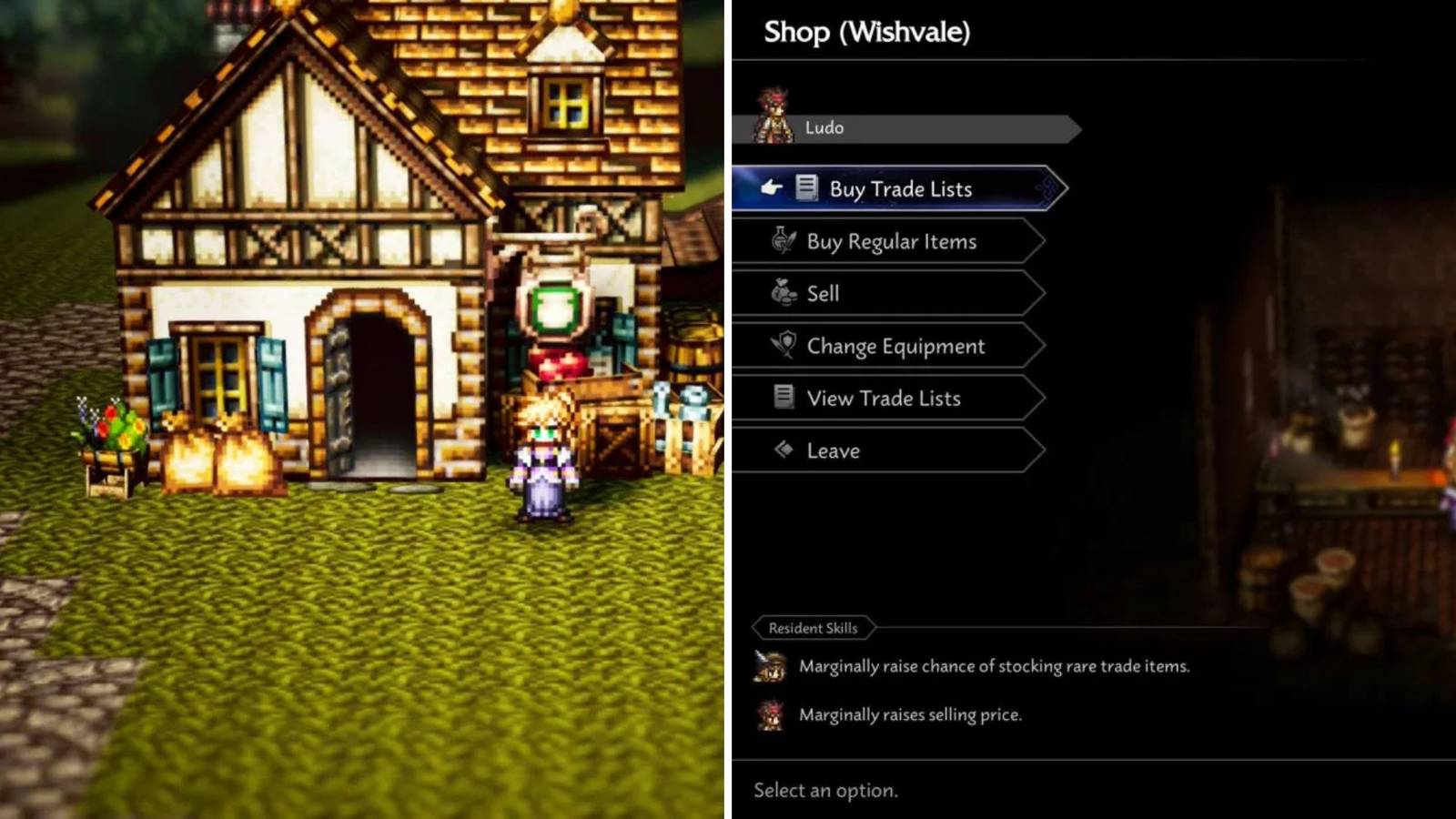Image resolution: width=1456 pixels, height=819 pixels.
Task: Click the 'Select an option' status text
Action: click(x=825, y=790)
